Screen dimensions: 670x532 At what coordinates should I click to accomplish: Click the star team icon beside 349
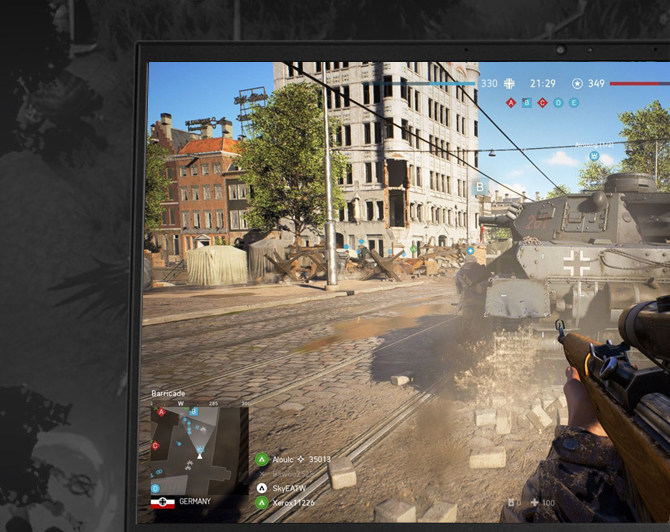(576, 84)
